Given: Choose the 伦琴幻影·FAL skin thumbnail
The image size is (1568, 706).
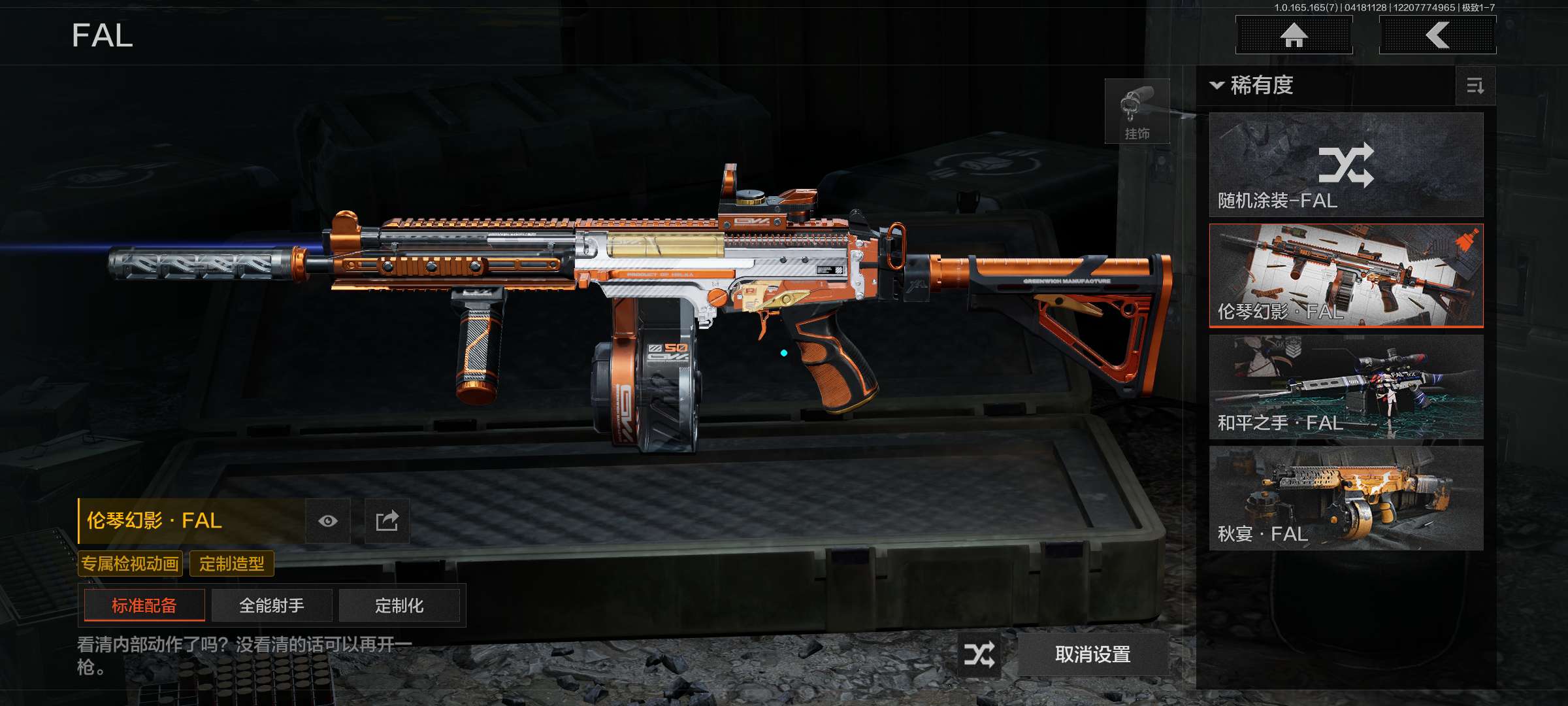Looking at the screenshot, I should pyautogui.click(x=1346, y=275).
